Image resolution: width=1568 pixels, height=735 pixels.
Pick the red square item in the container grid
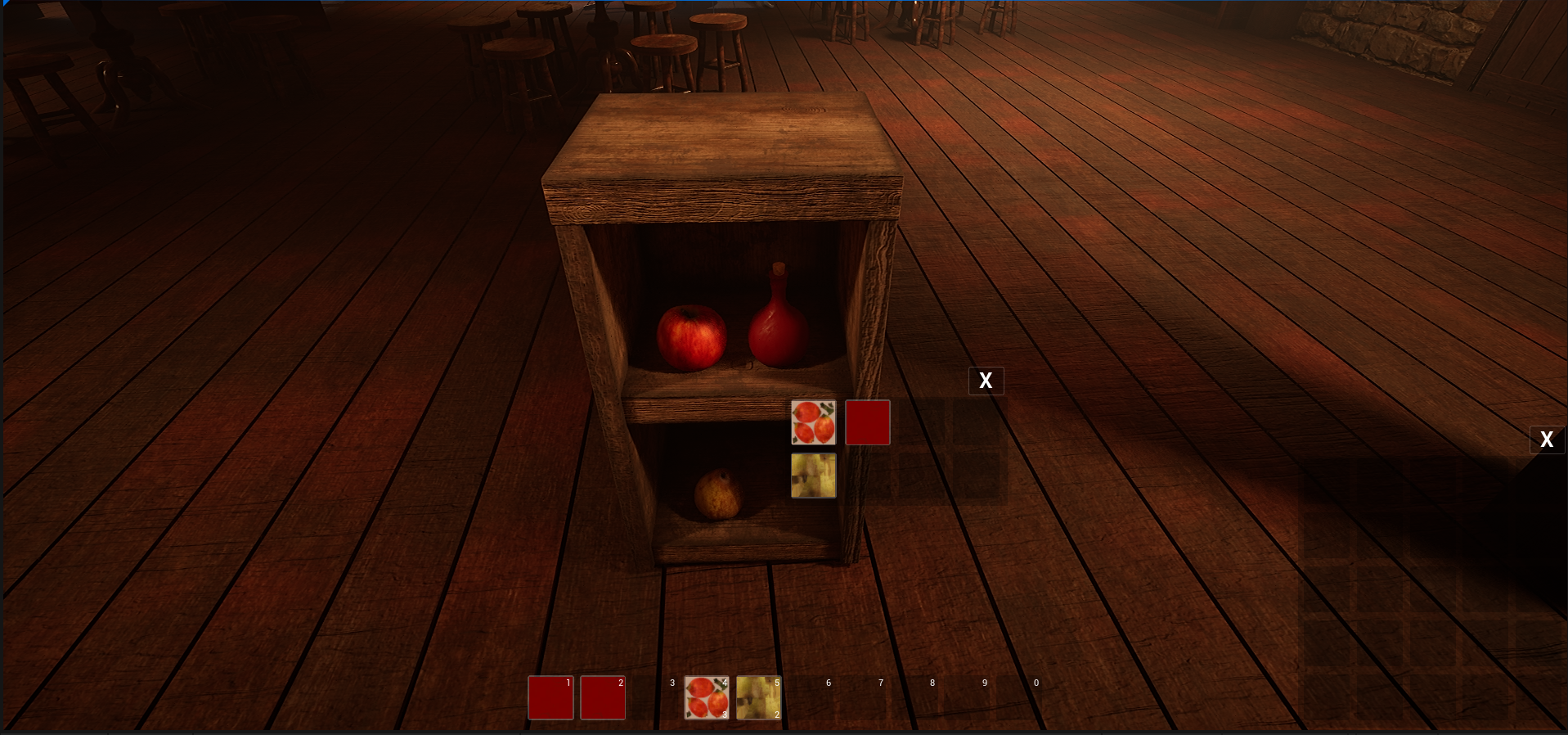[867, 422]
